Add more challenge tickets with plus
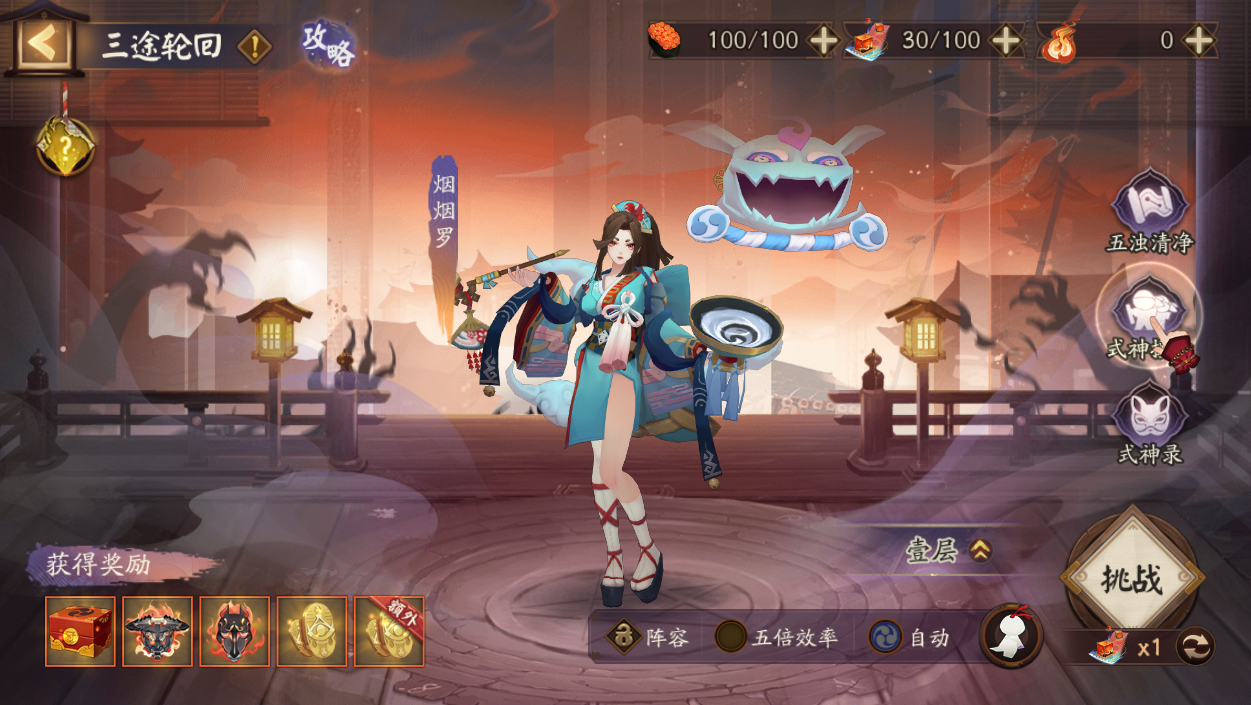Image resolution: width=1251 pixels, height=705 pixels. click(1006, 41)
